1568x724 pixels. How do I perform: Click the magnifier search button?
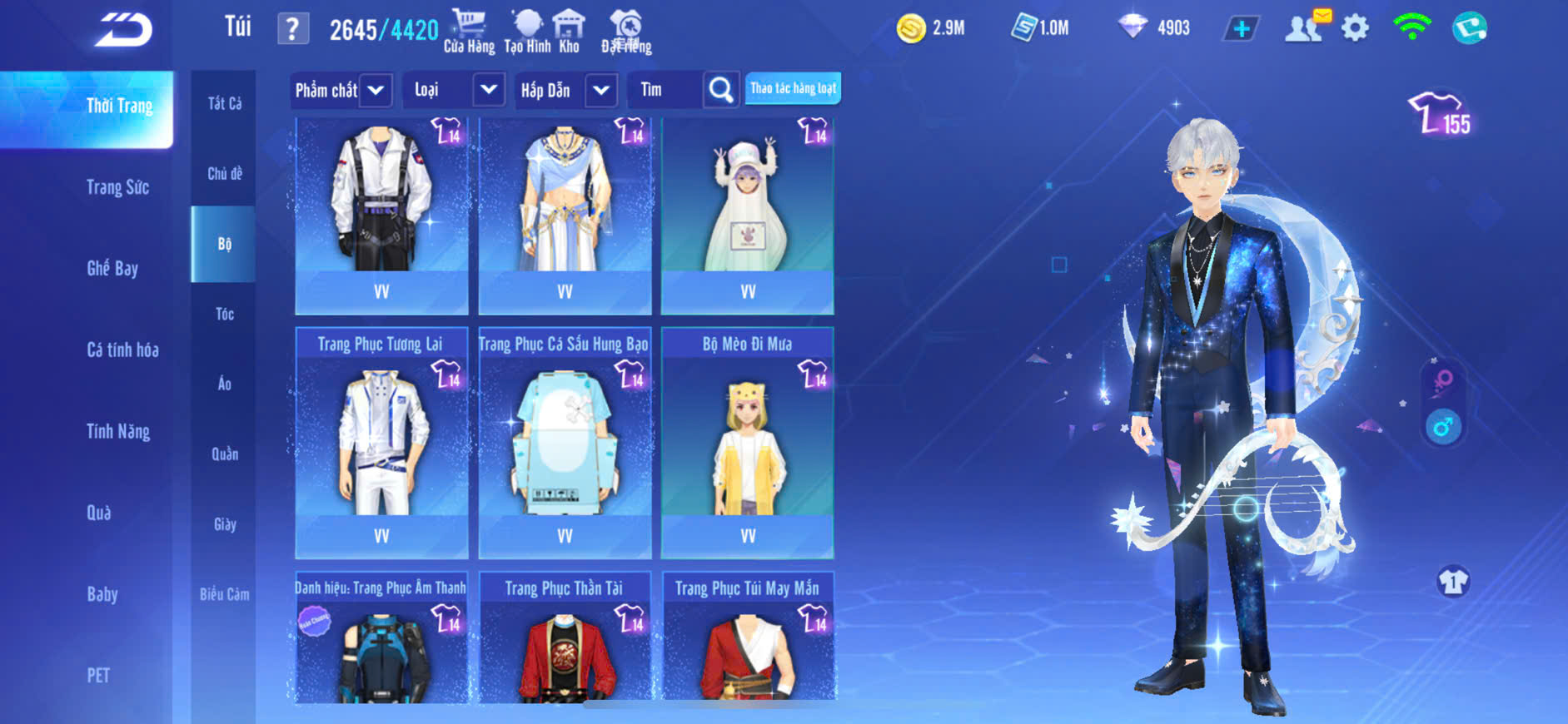click(721, 90)
